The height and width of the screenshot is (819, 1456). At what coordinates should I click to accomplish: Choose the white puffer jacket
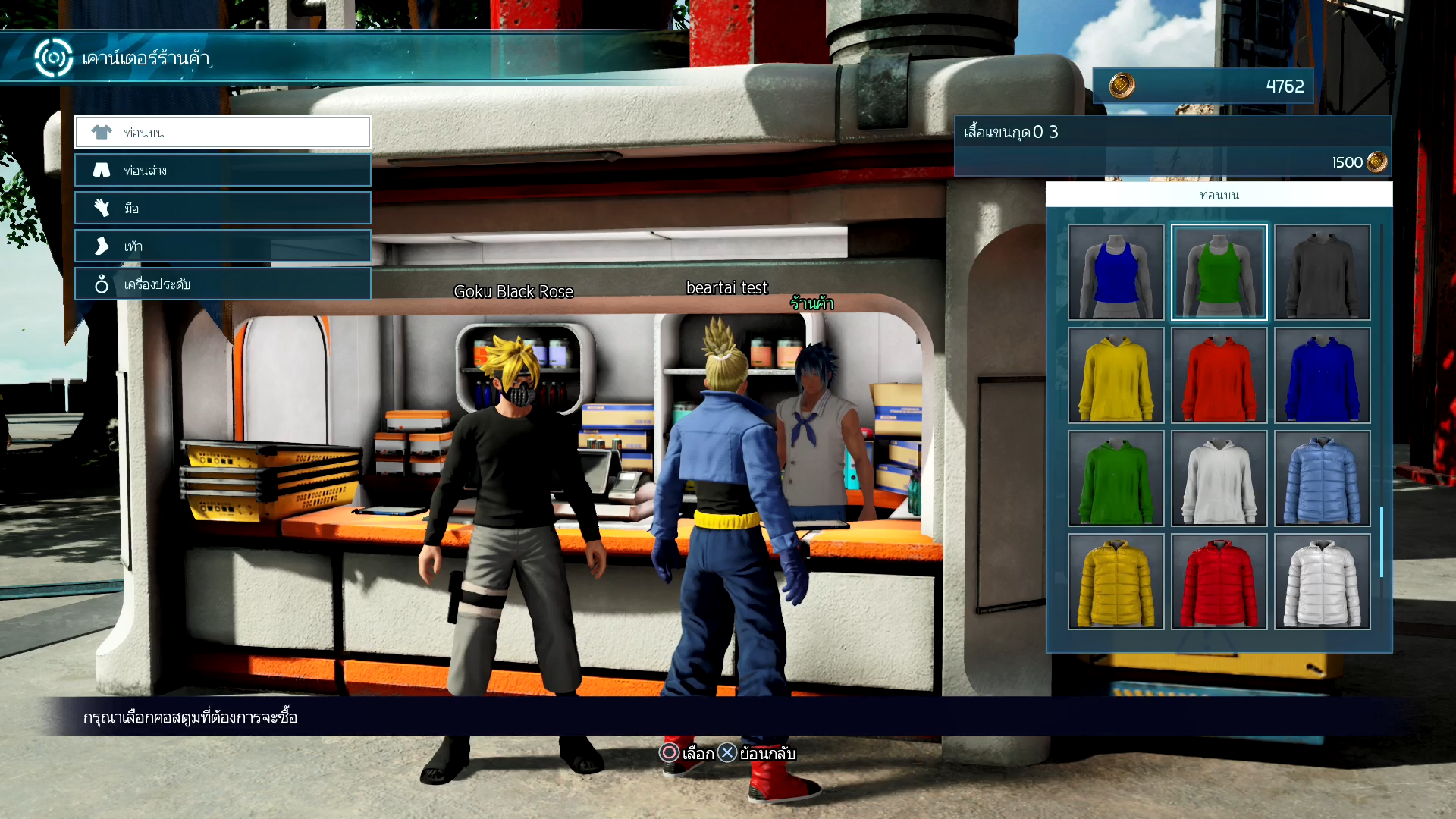pos(1322,582)
